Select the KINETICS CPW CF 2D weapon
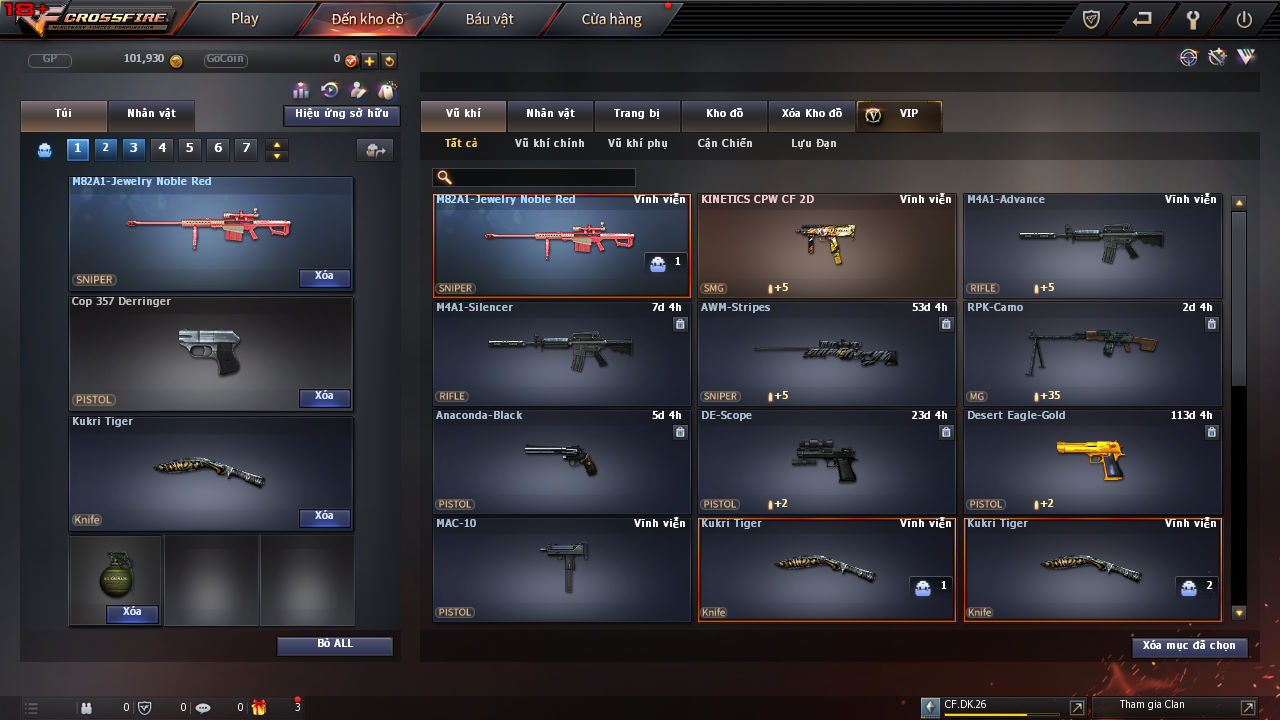 point(826,246)
